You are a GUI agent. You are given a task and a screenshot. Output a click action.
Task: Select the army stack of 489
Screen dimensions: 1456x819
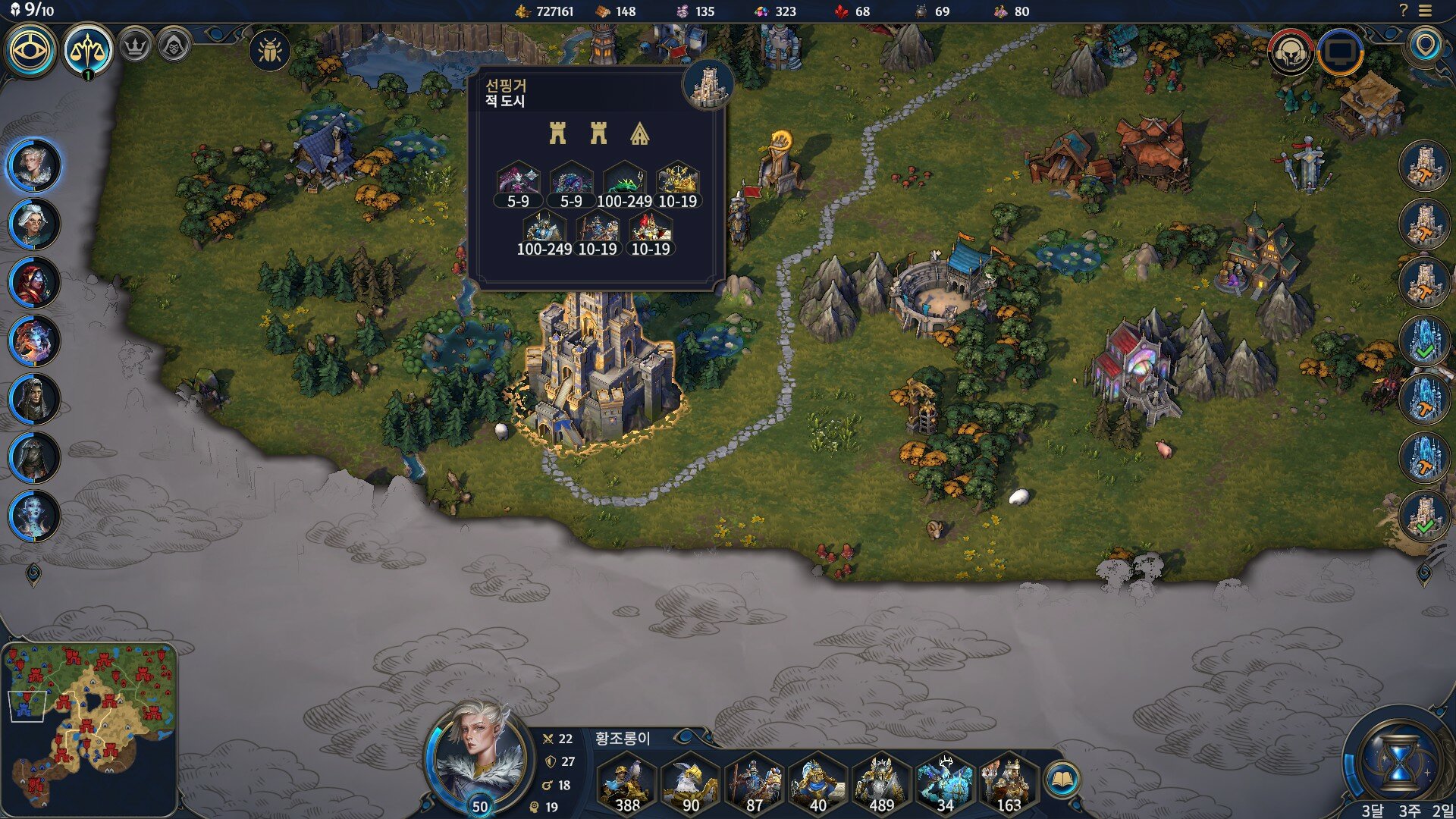click(x=880, y=785)
